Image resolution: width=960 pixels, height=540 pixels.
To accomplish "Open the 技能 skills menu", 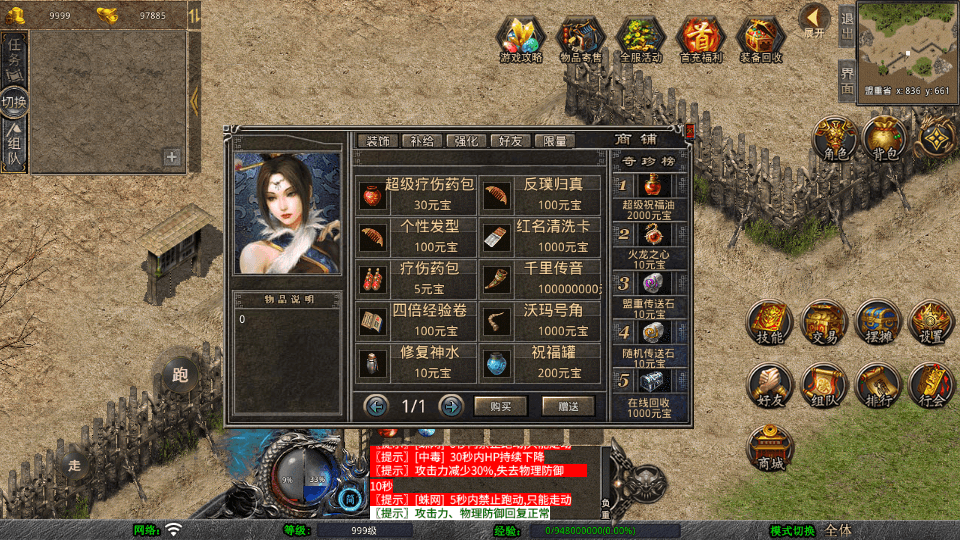I will point(771,323).
